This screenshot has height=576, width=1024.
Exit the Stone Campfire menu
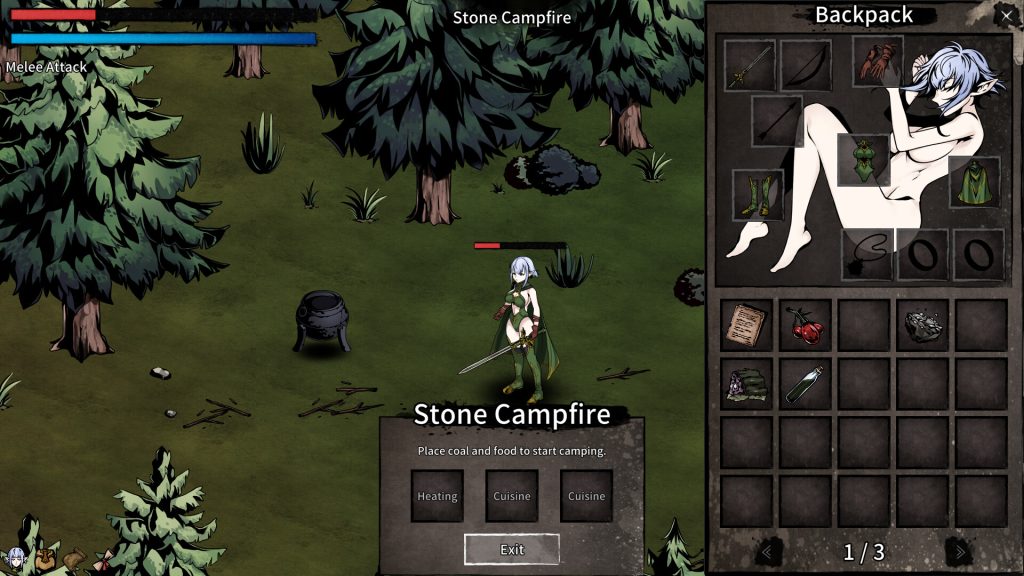[x=511, y=549]
